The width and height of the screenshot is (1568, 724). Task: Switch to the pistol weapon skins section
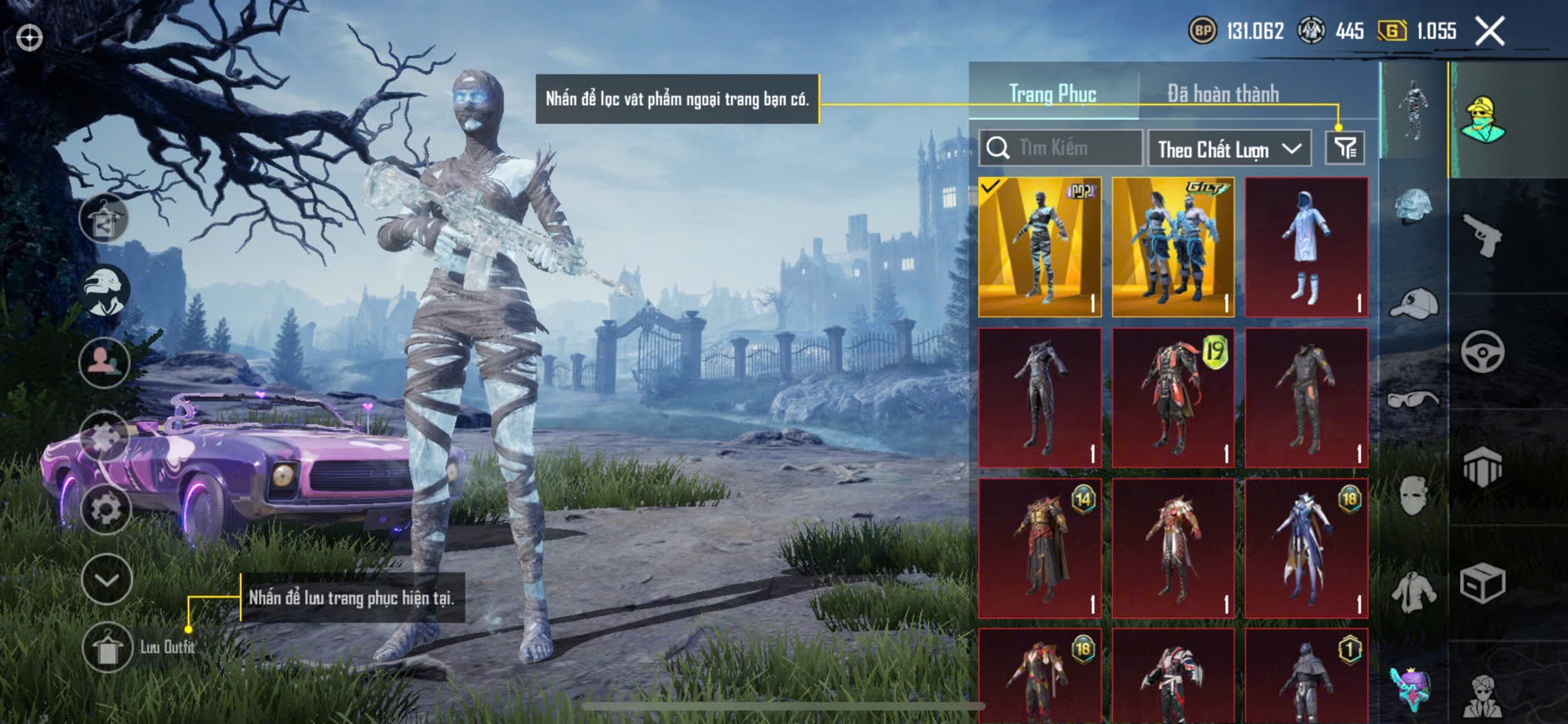click(x=1482, y=236)
